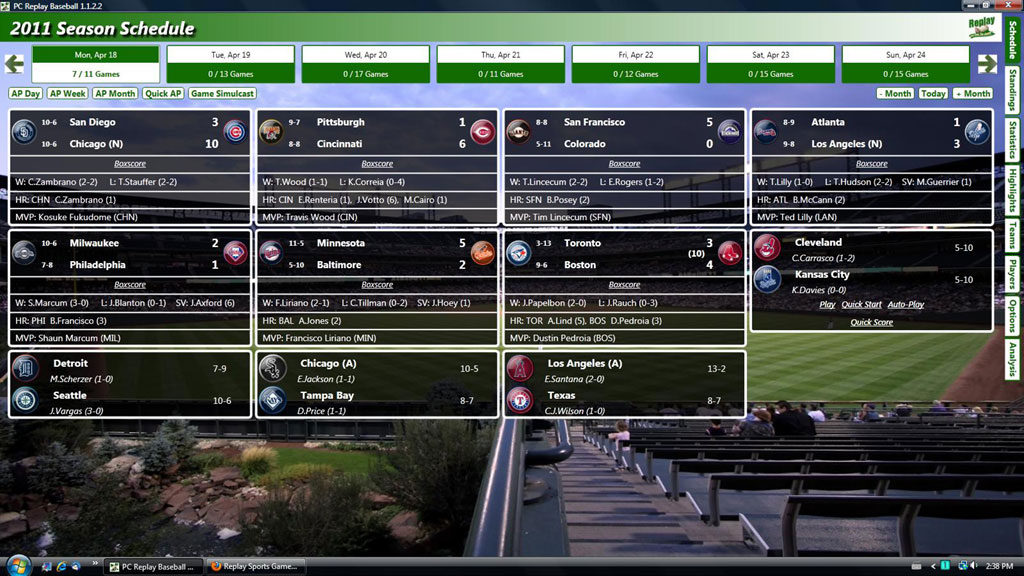Start Quick AP

coord(163,93)
